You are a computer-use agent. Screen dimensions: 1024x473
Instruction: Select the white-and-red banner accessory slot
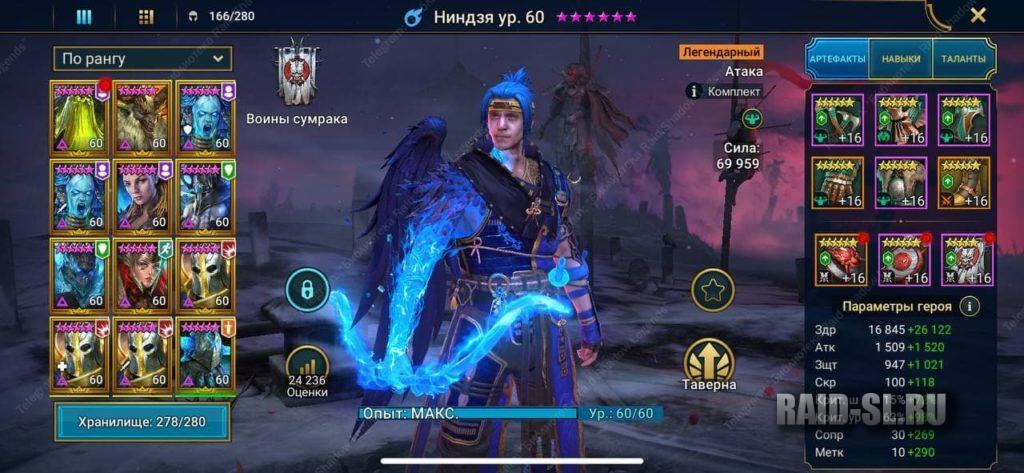point(964,258)
